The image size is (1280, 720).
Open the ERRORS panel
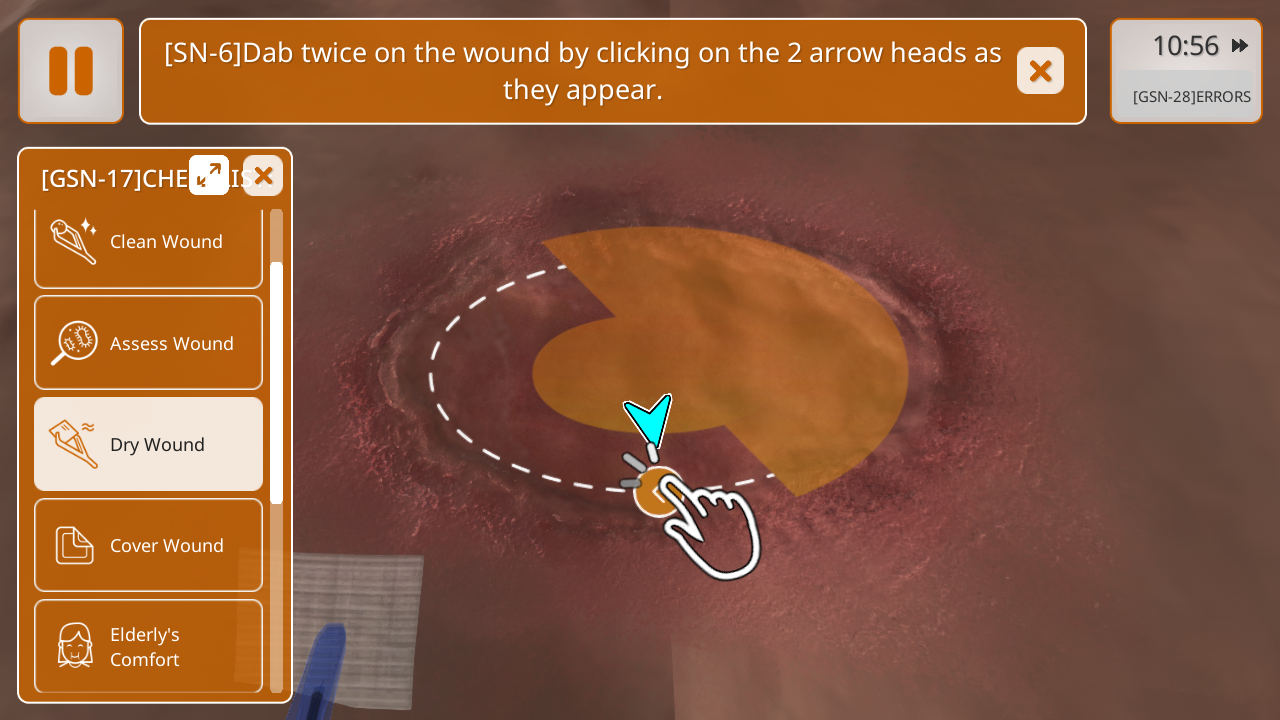point(1191,97)
